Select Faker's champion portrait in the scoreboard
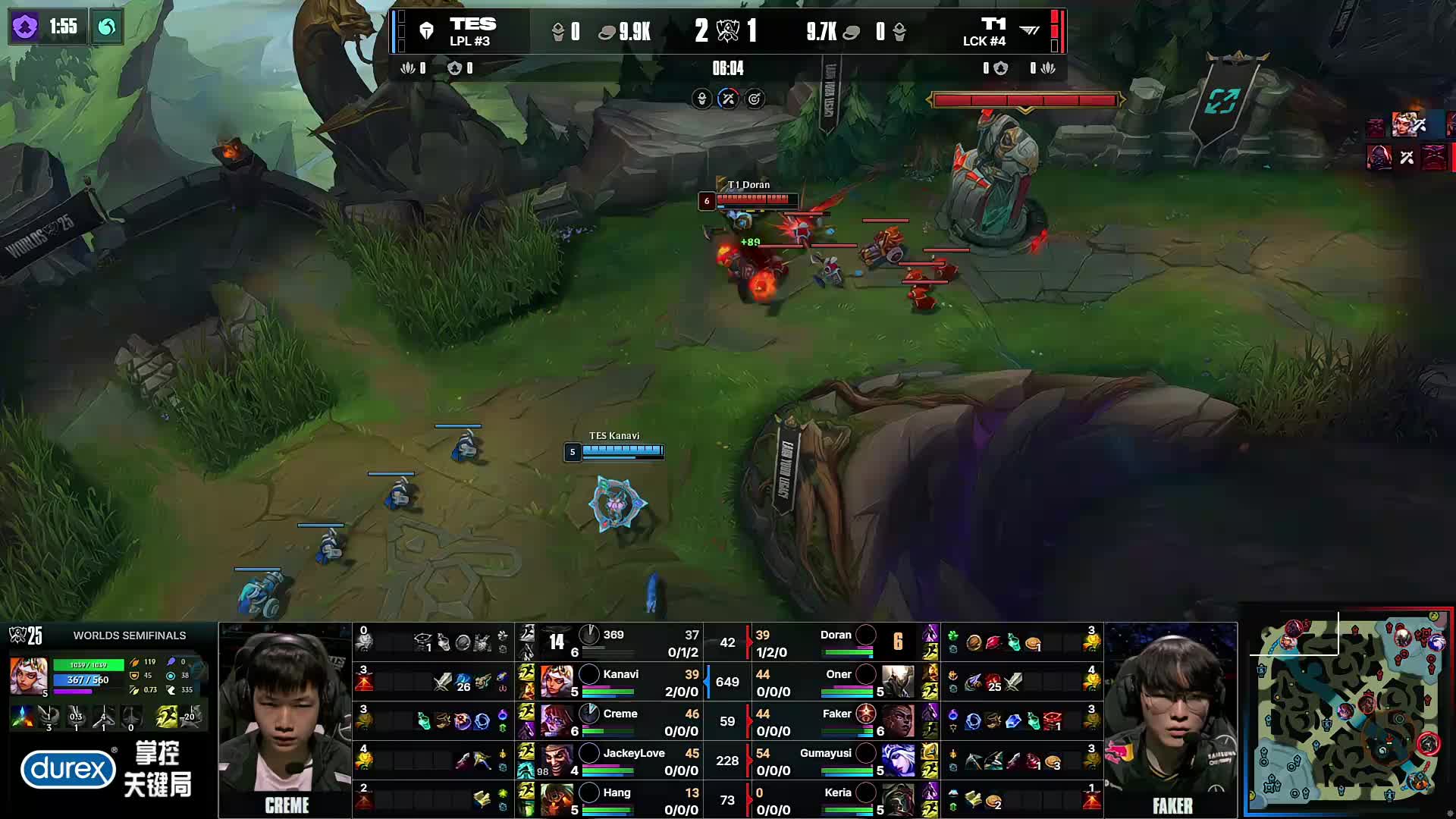Image resolution: width=1456 pixels, height=819 pixels. pyautogui.click(x=898, y=720)
